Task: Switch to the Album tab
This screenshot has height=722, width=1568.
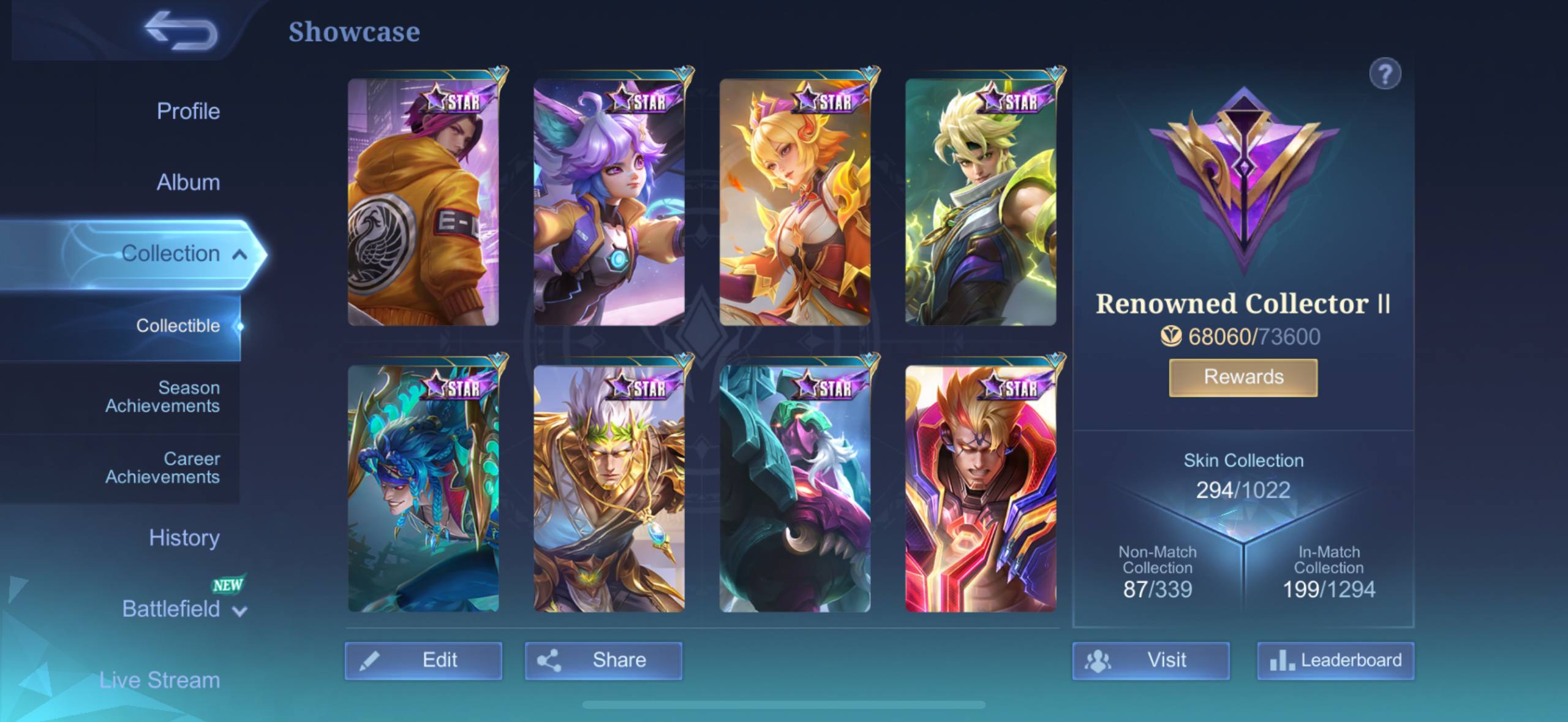Action: pyautogui.click(x=187, y=183)
